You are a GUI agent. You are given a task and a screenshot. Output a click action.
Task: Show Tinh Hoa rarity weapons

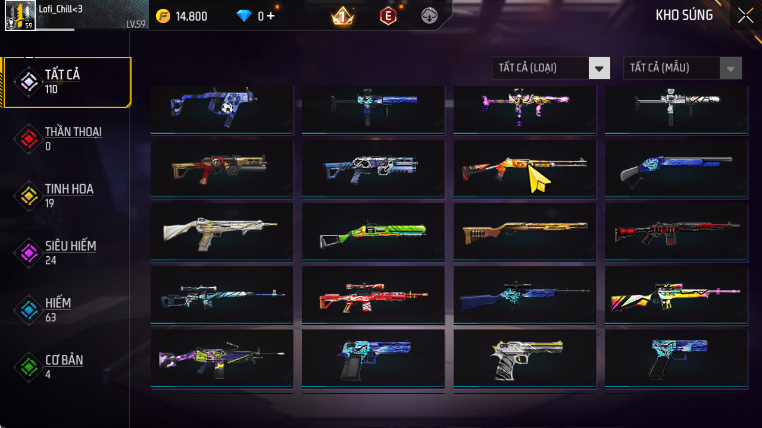point(66,195)
